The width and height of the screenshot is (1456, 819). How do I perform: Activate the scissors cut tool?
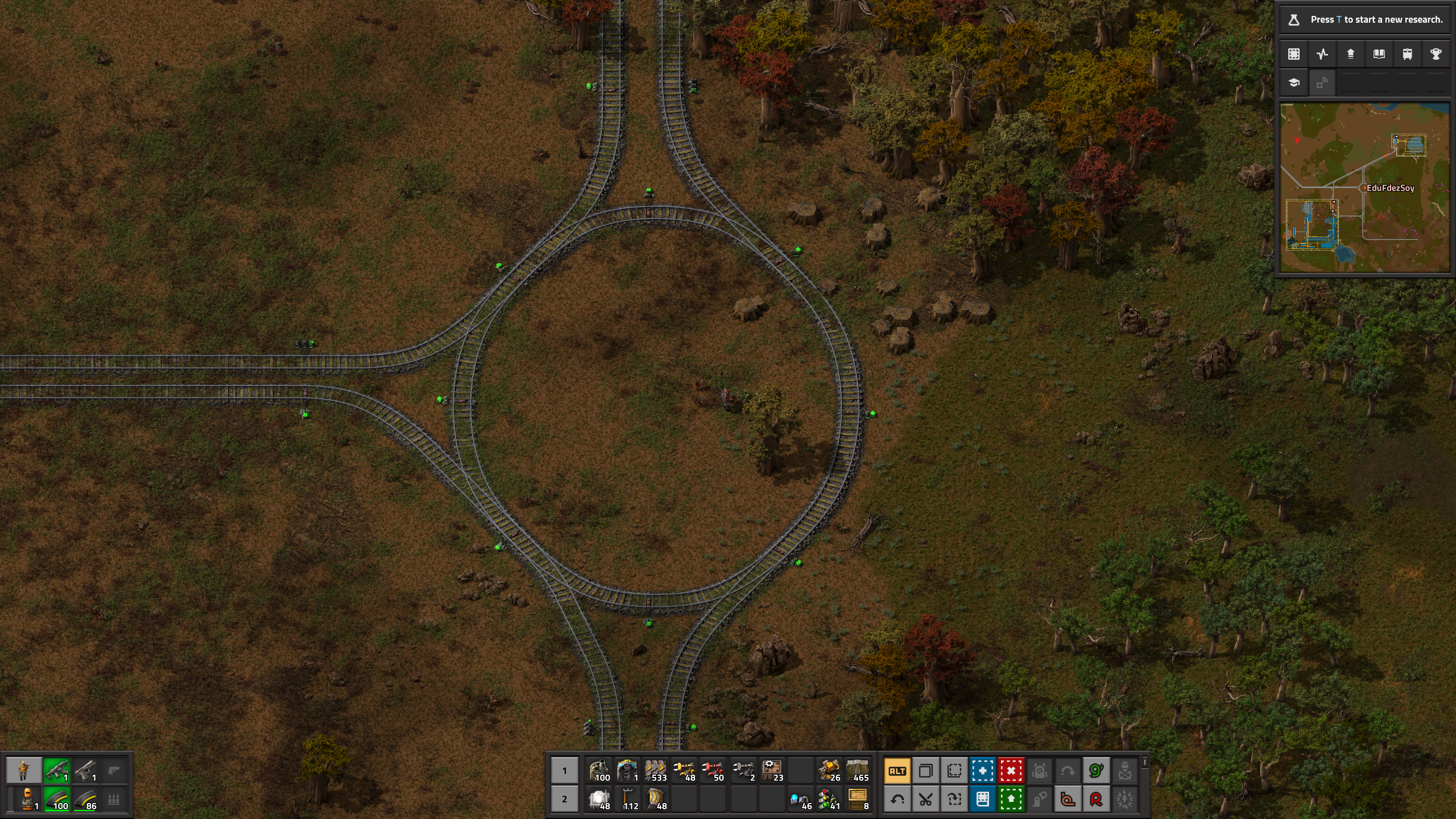coord(926,800)
